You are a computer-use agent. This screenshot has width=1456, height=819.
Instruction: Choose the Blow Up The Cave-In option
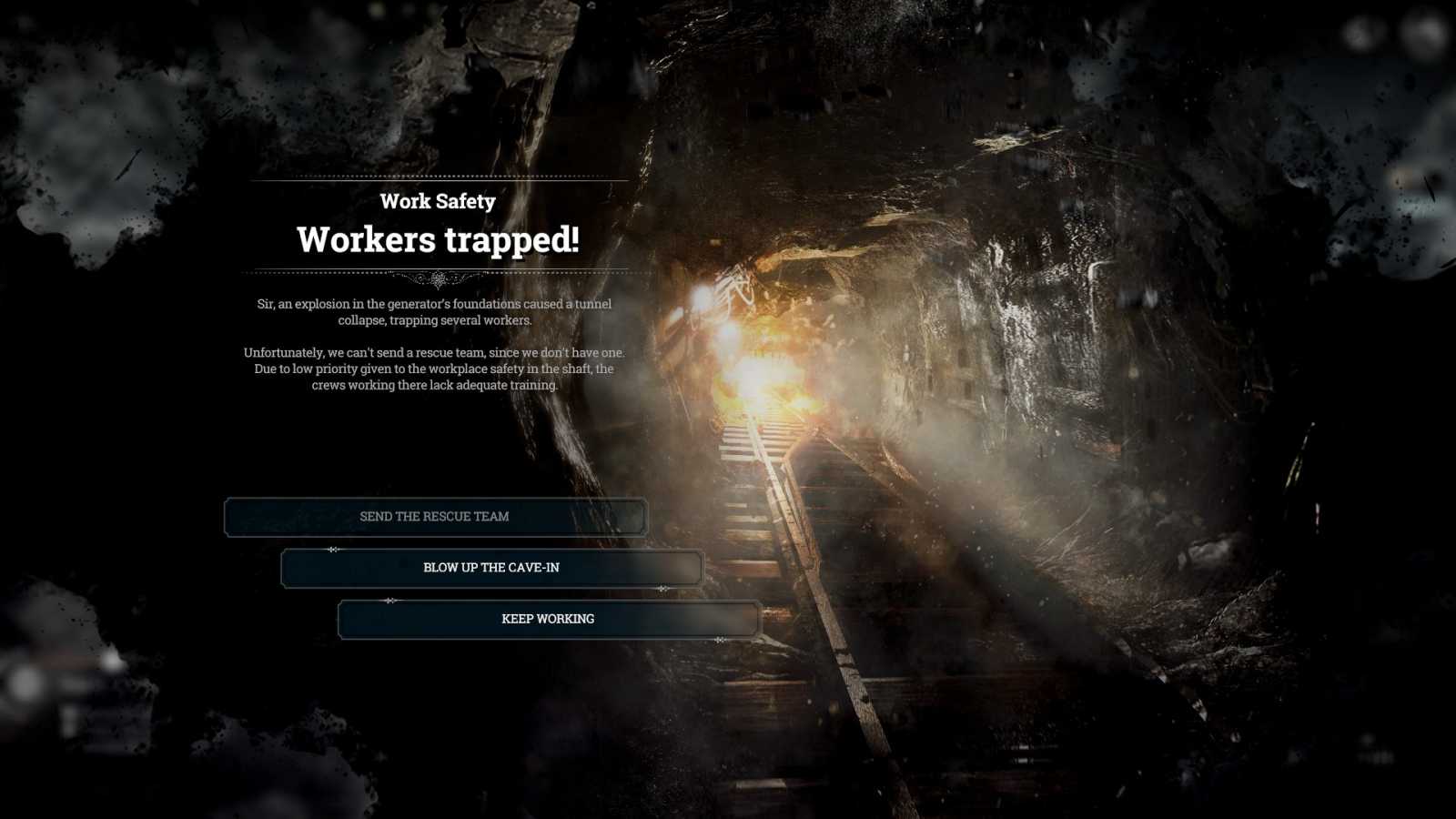click(x=493, y=567)
